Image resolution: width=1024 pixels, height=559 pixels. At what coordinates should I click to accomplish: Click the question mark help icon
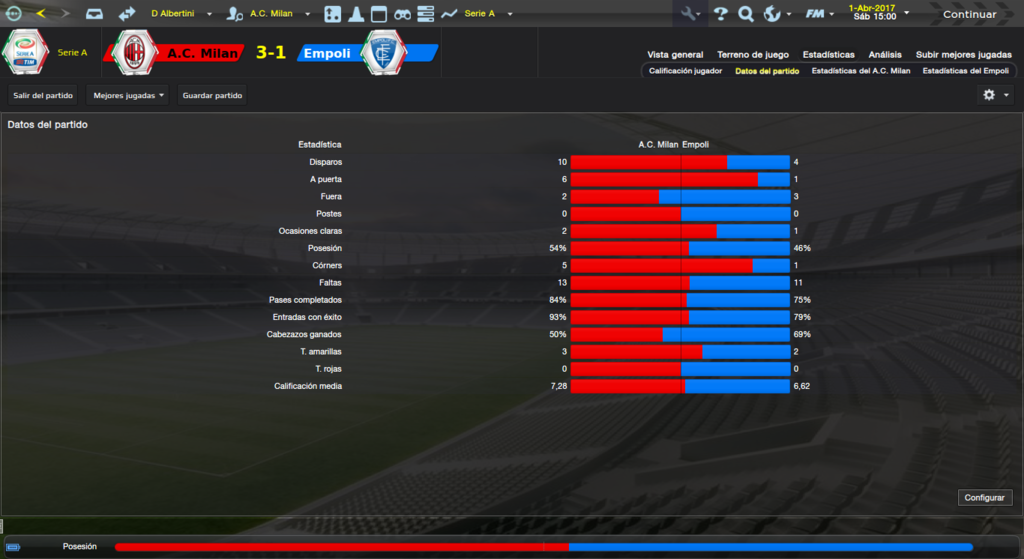pos(720,14)
